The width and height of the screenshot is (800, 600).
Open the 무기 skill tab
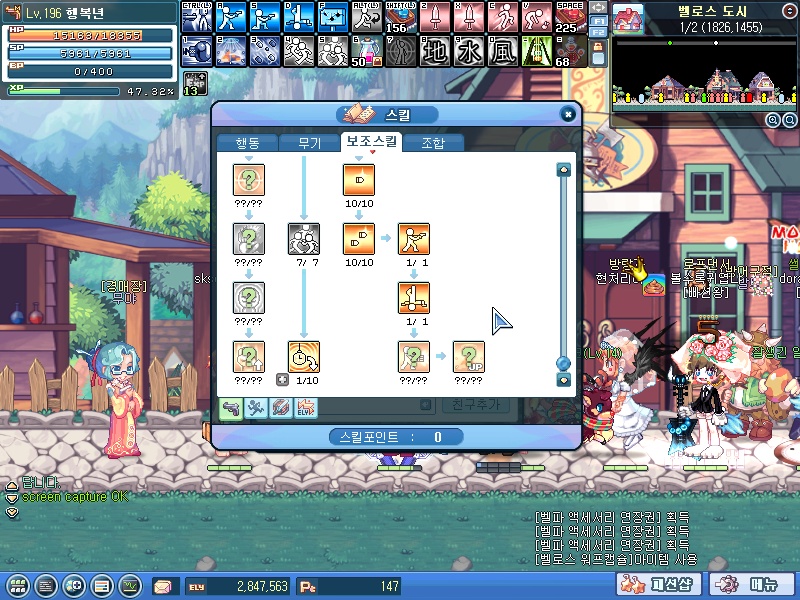pos(308,143)
